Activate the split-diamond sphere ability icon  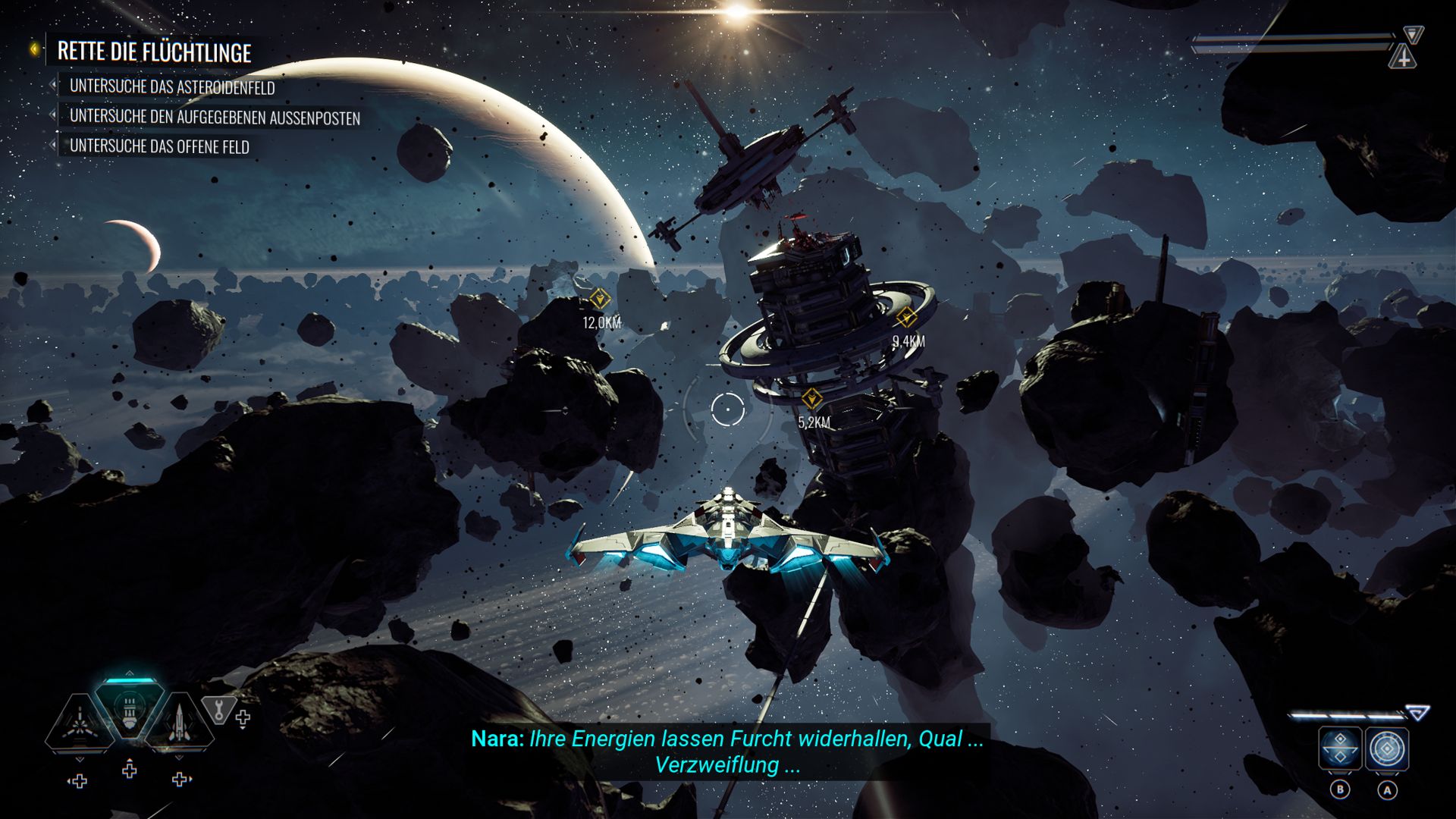click(1340, 749)
